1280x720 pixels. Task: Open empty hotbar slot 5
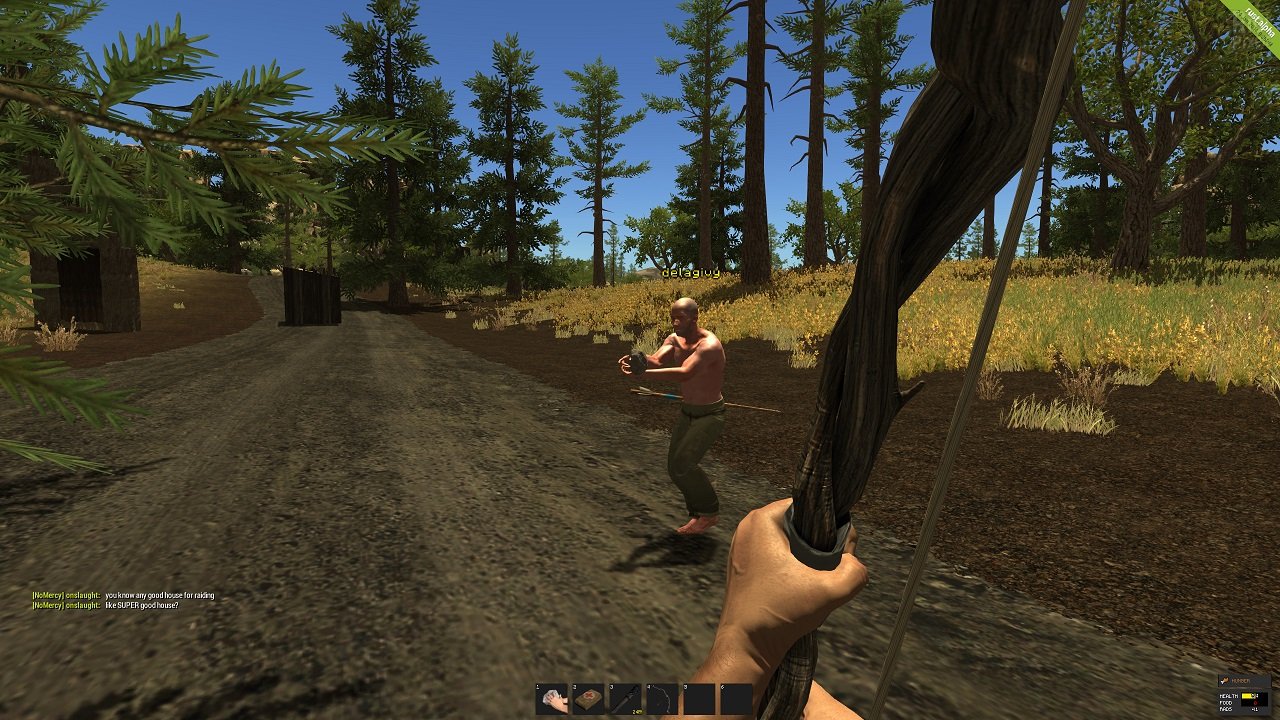[x=699, y=700]
